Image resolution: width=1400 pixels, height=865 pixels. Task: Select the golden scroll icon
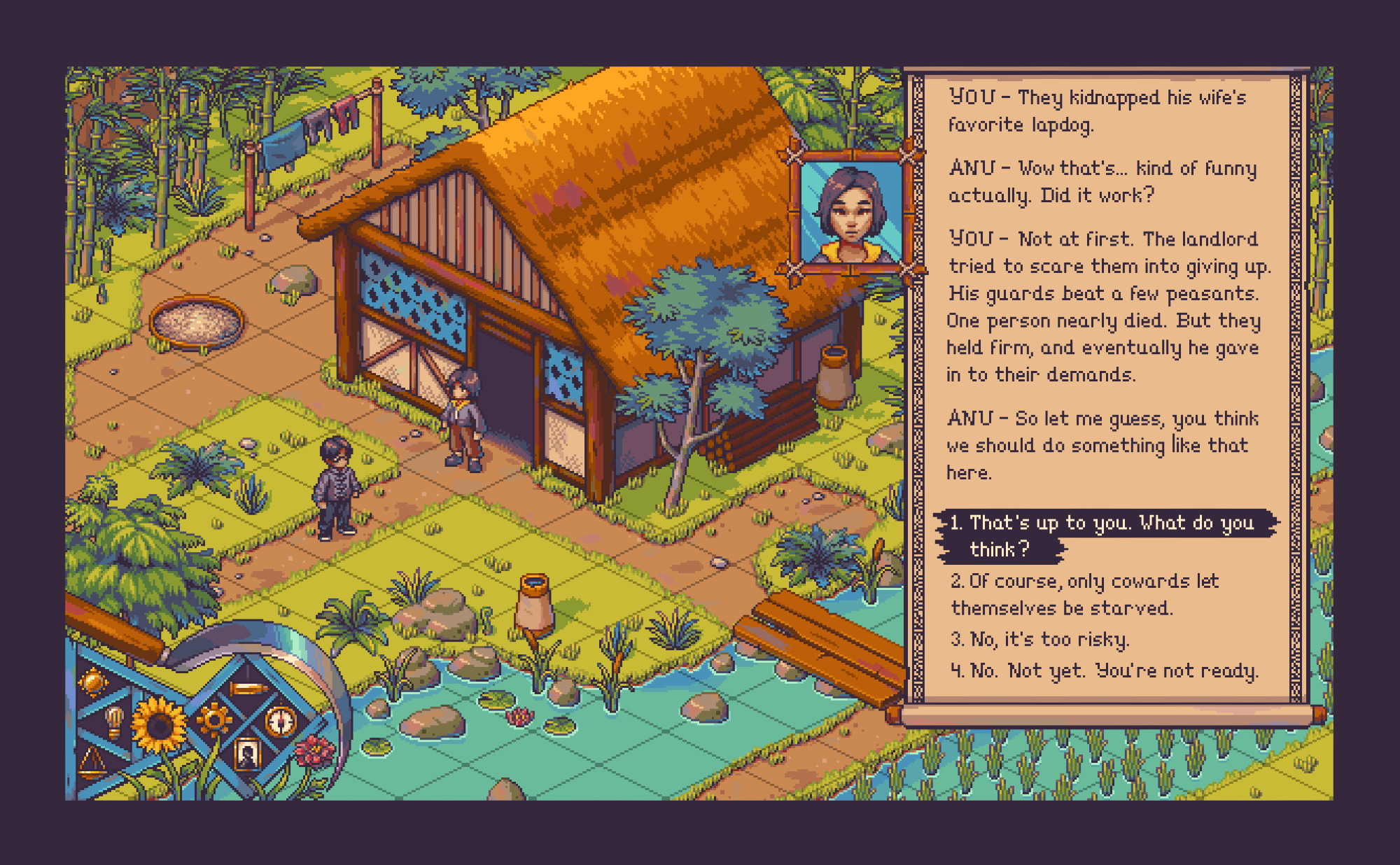247,689
